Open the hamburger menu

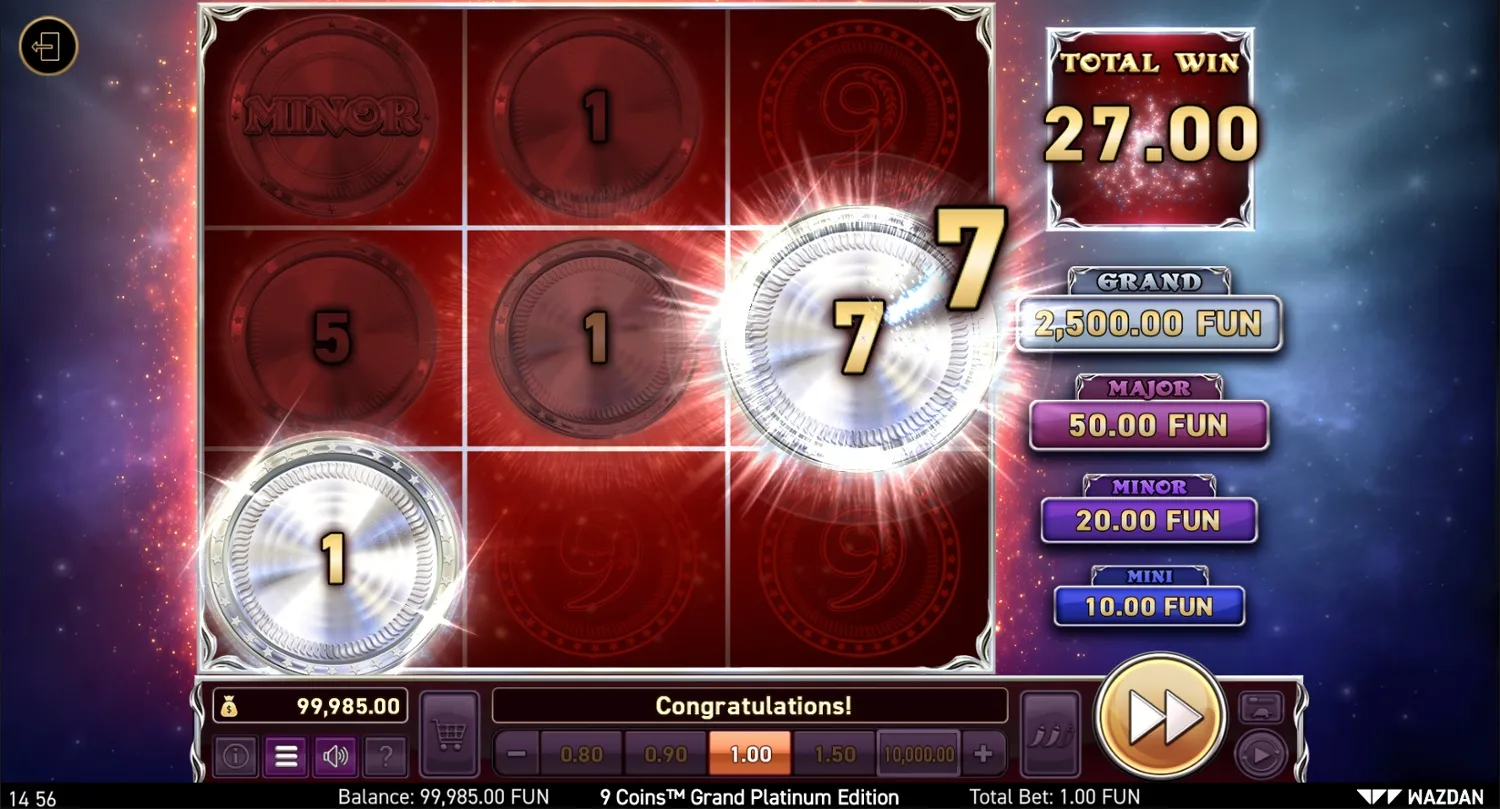pos(285,756)
